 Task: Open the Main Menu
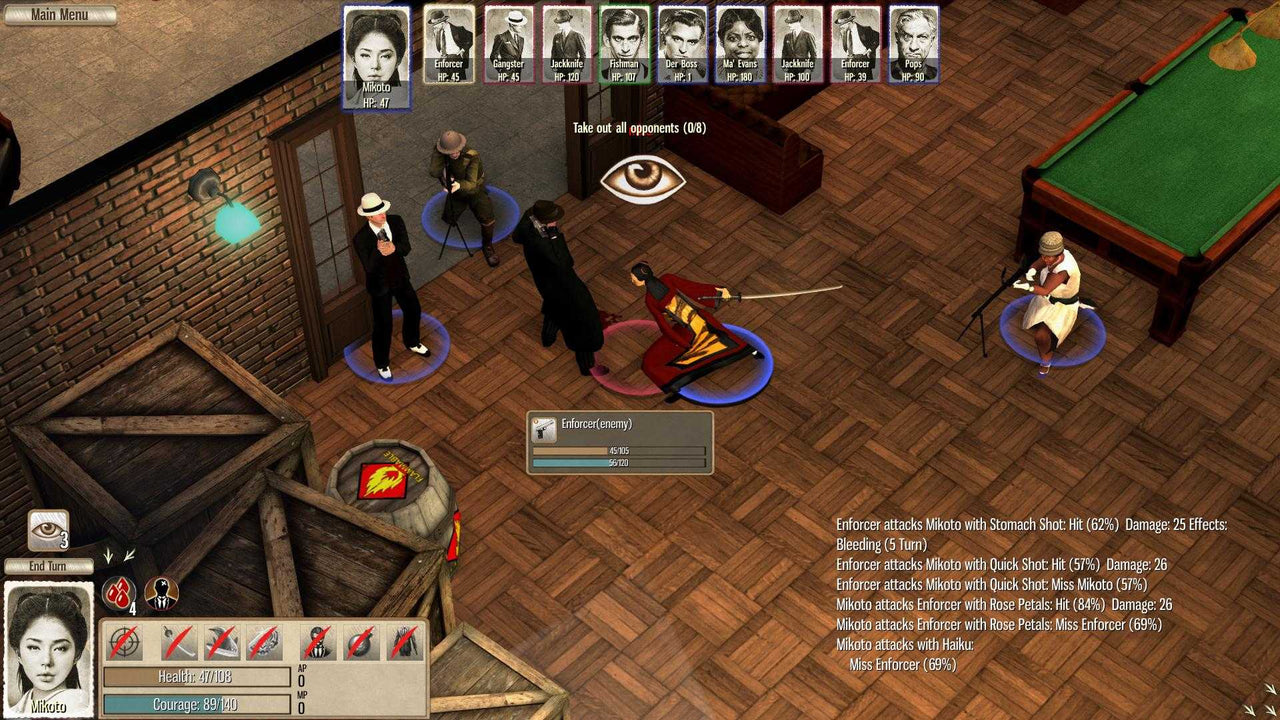tap(60, 14)
